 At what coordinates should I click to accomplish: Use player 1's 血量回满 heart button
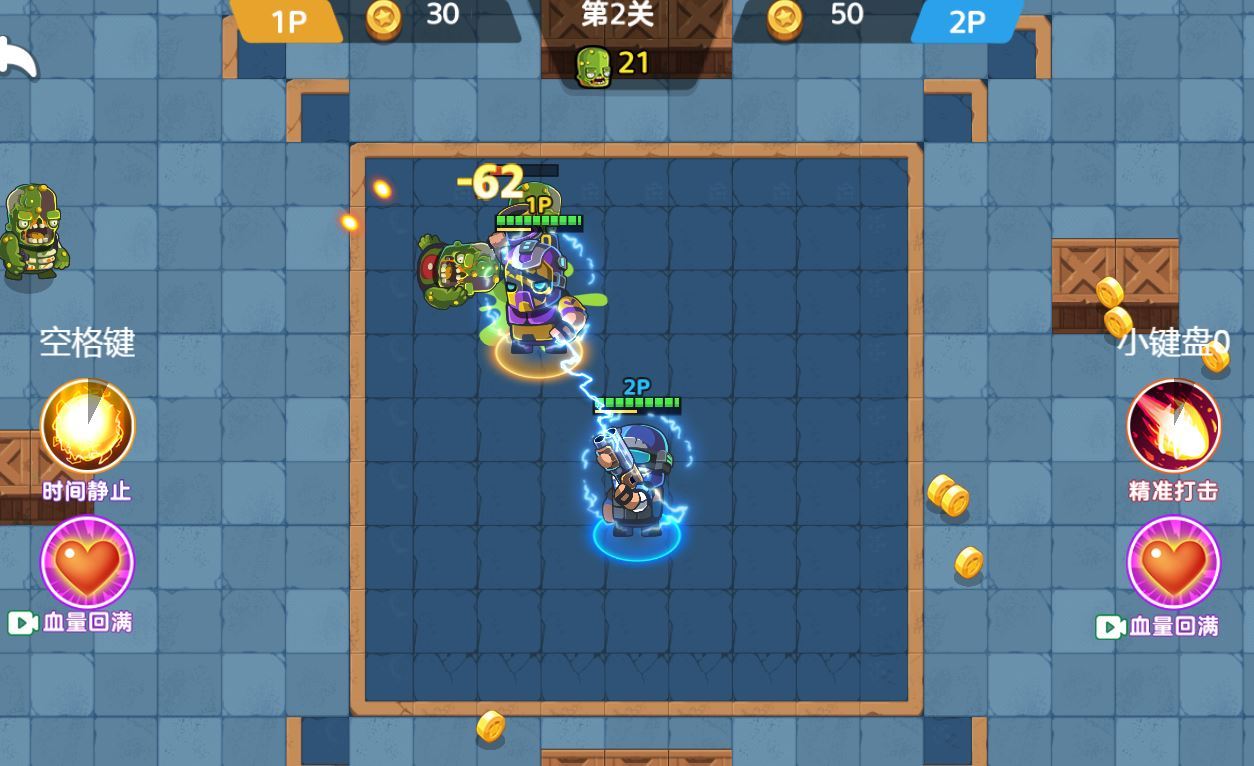click(87, 563)
